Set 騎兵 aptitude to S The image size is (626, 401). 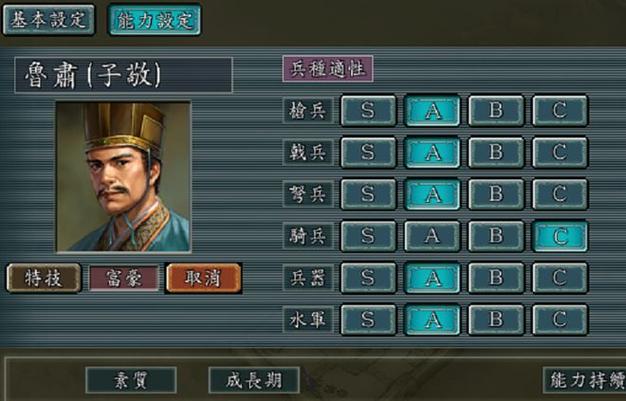pos(368,236)
